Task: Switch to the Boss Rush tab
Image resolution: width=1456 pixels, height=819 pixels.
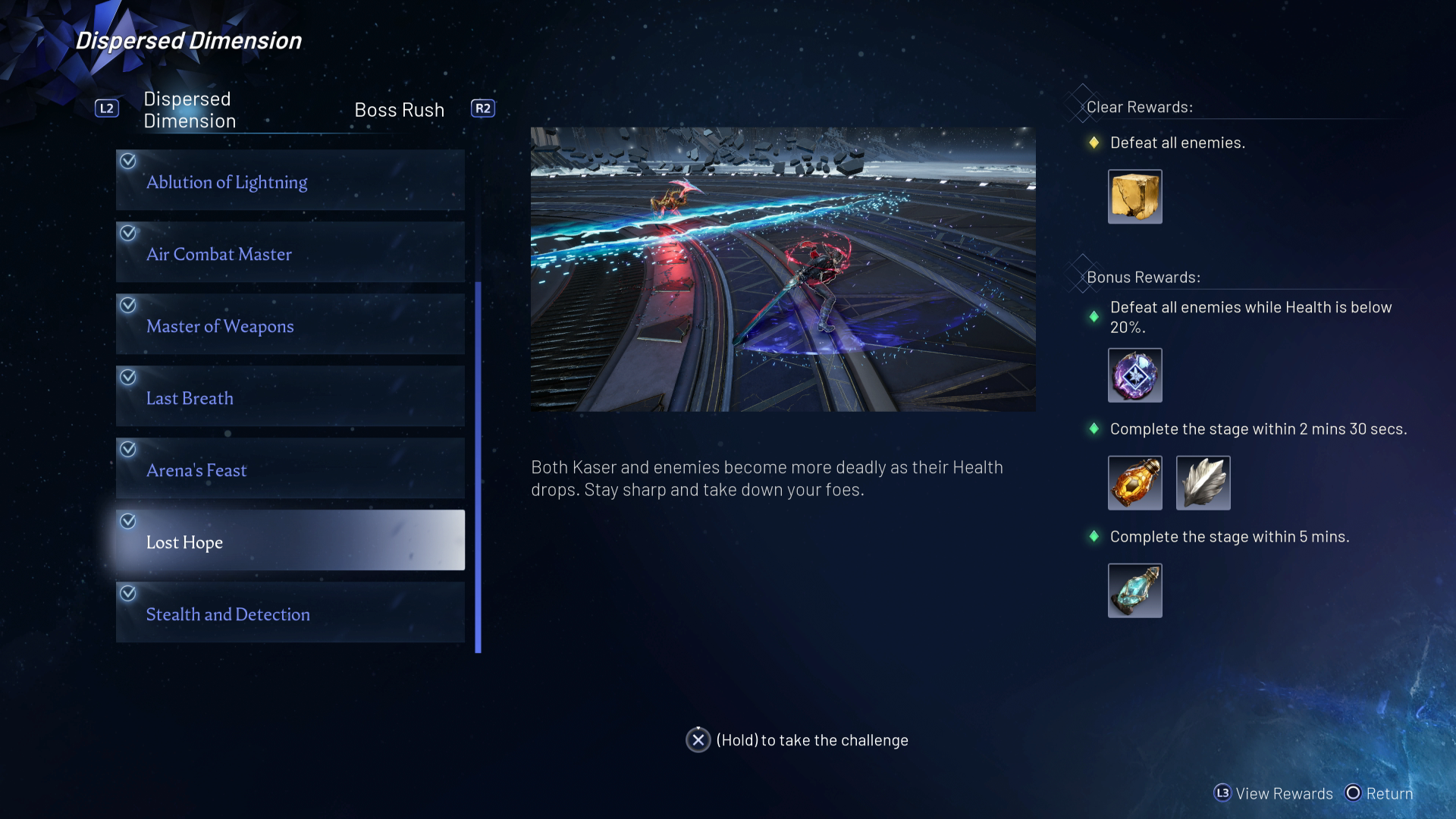Action: (x=399, y=110)
